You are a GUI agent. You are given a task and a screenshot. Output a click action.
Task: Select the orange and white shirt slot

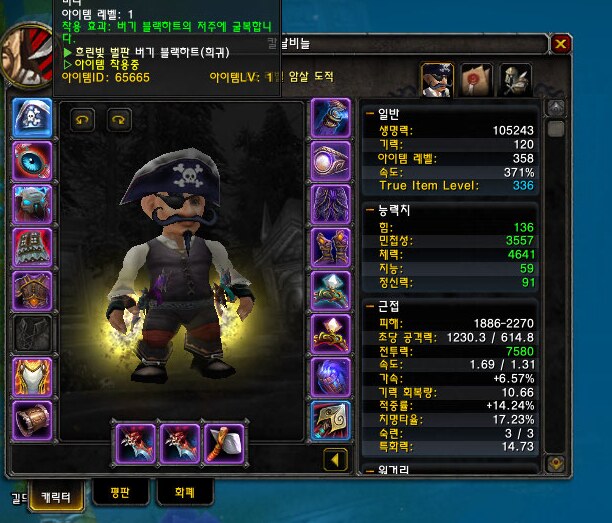(x=31, y=377)
